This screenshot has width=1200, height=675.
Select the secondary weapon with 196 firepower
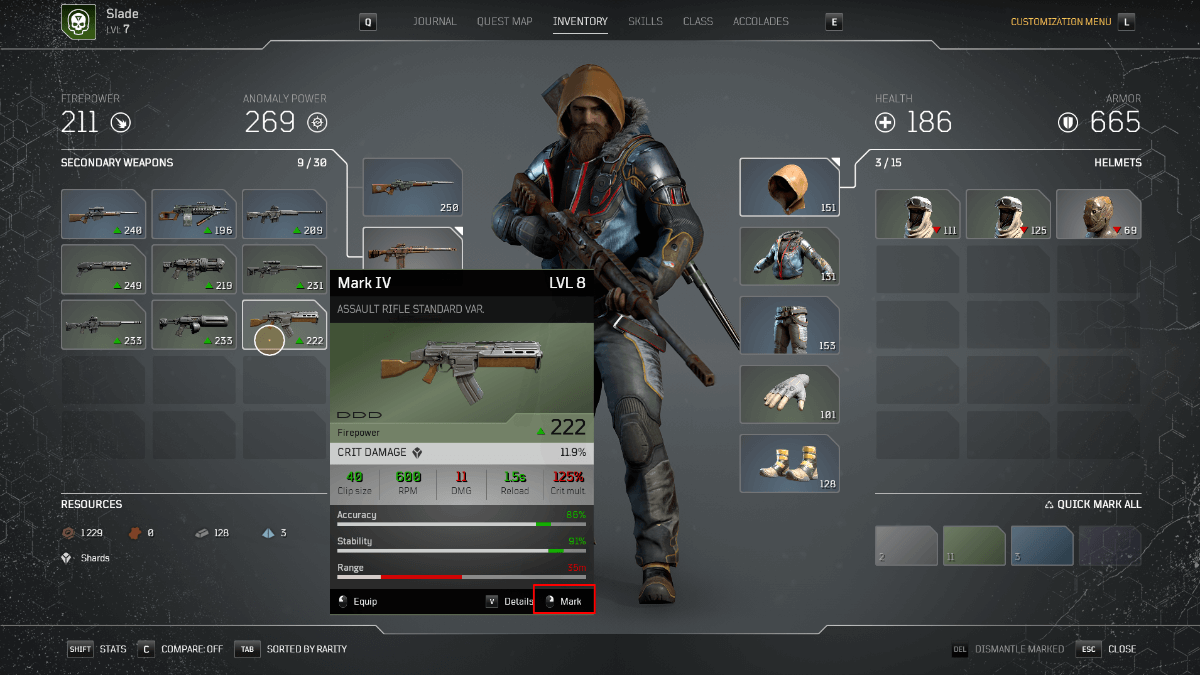(194, 214)
